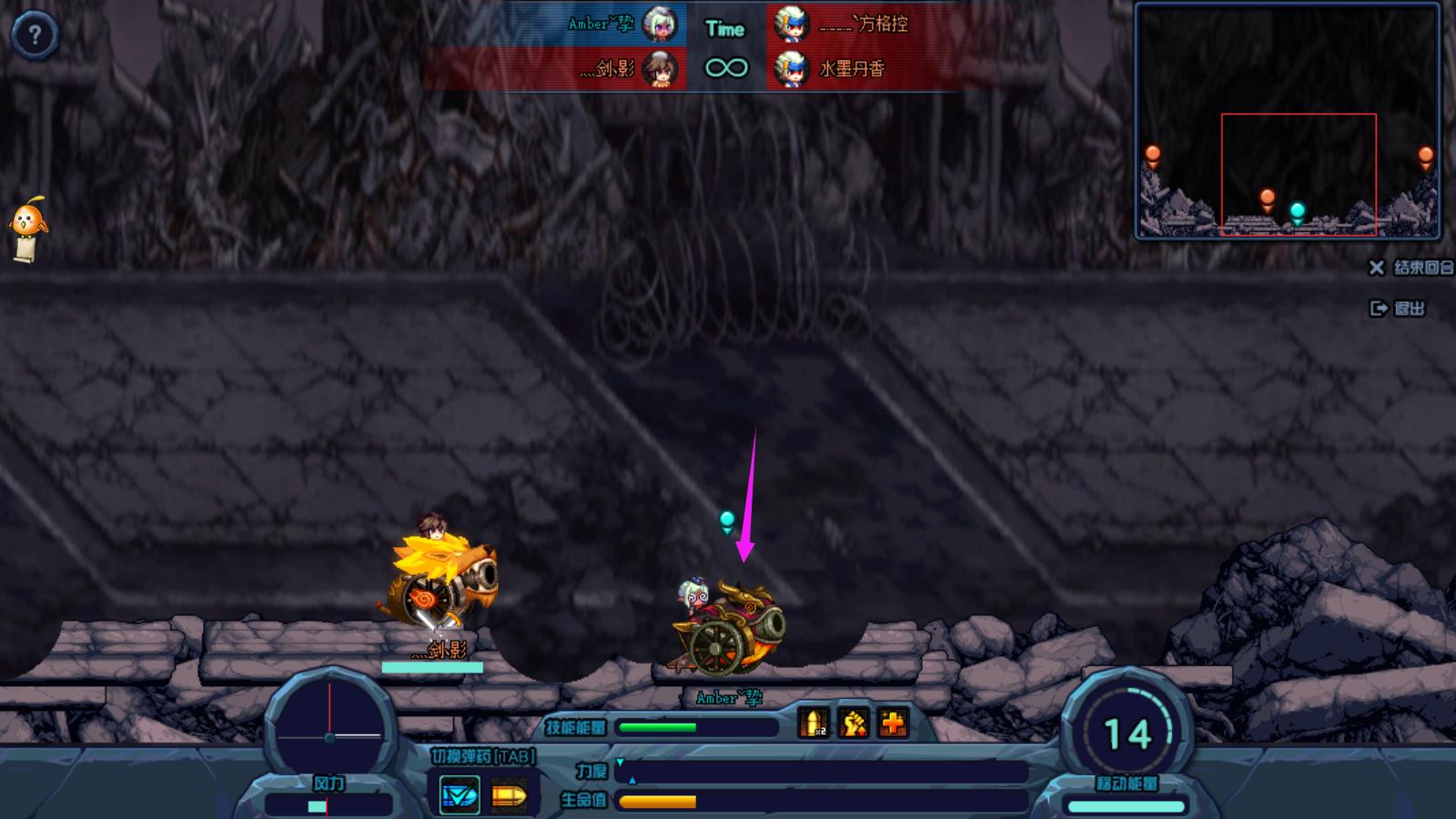The width and height of the screenshot is (1456, 819).
Task: Select the blue missile ammo slot
Action: coord(460,795)
